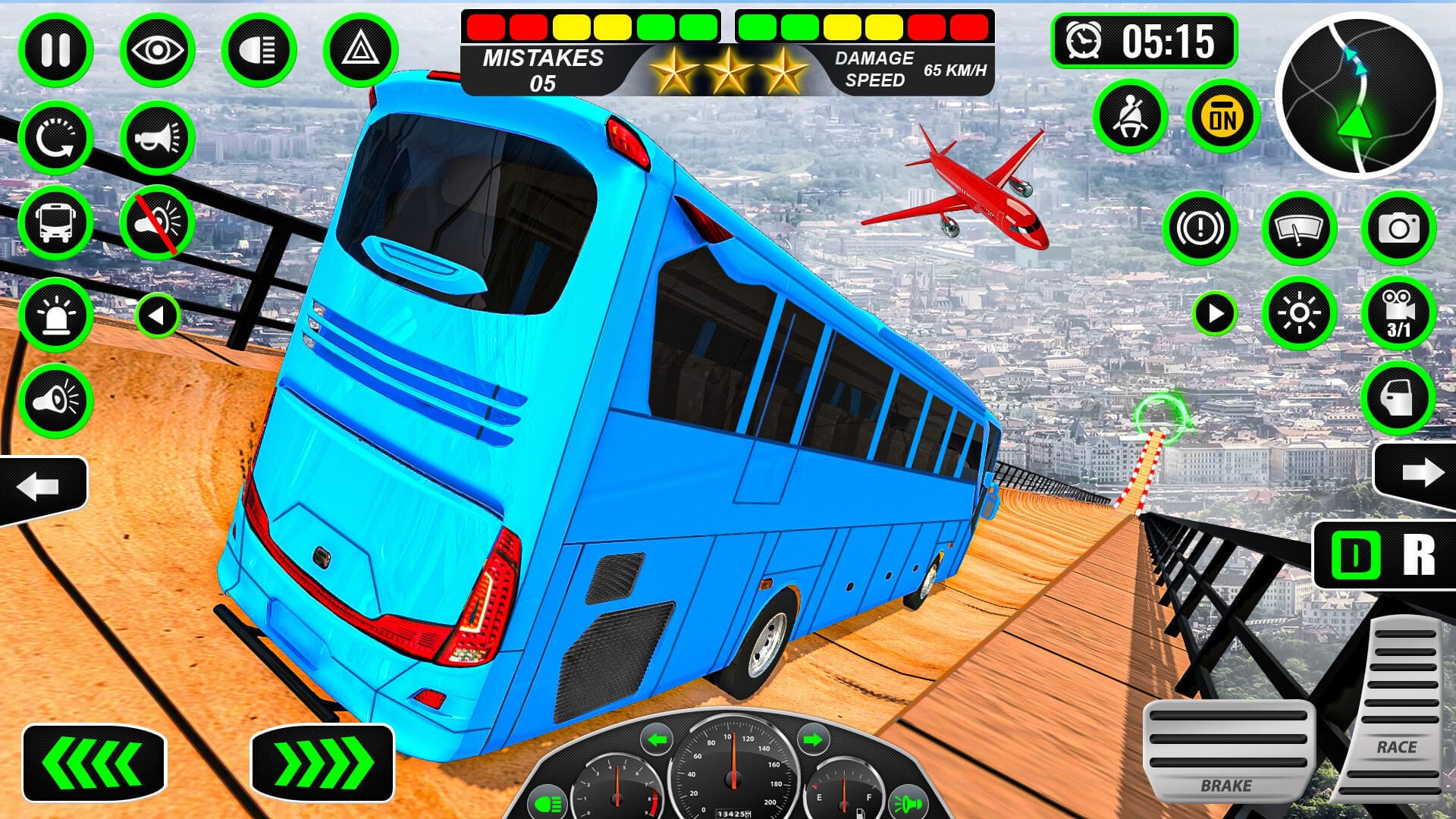Activate the windshield wipers
The height and width of the screenshot is (819, 1456).
tap(1301, 227)
